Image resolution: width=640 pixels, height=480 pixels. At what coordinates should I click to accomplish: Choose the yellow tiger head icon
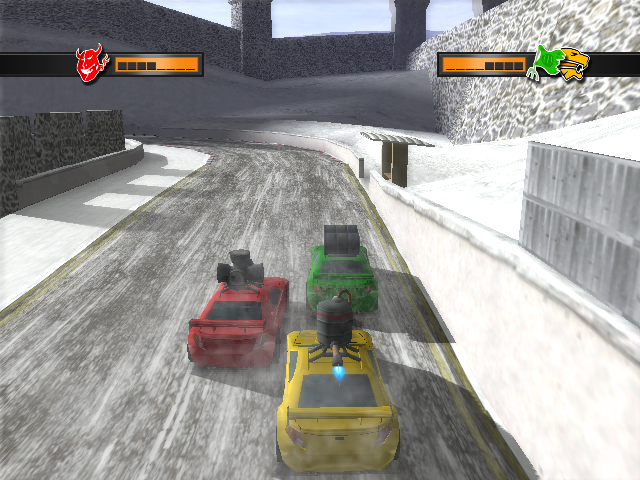[x=574, y=63]
